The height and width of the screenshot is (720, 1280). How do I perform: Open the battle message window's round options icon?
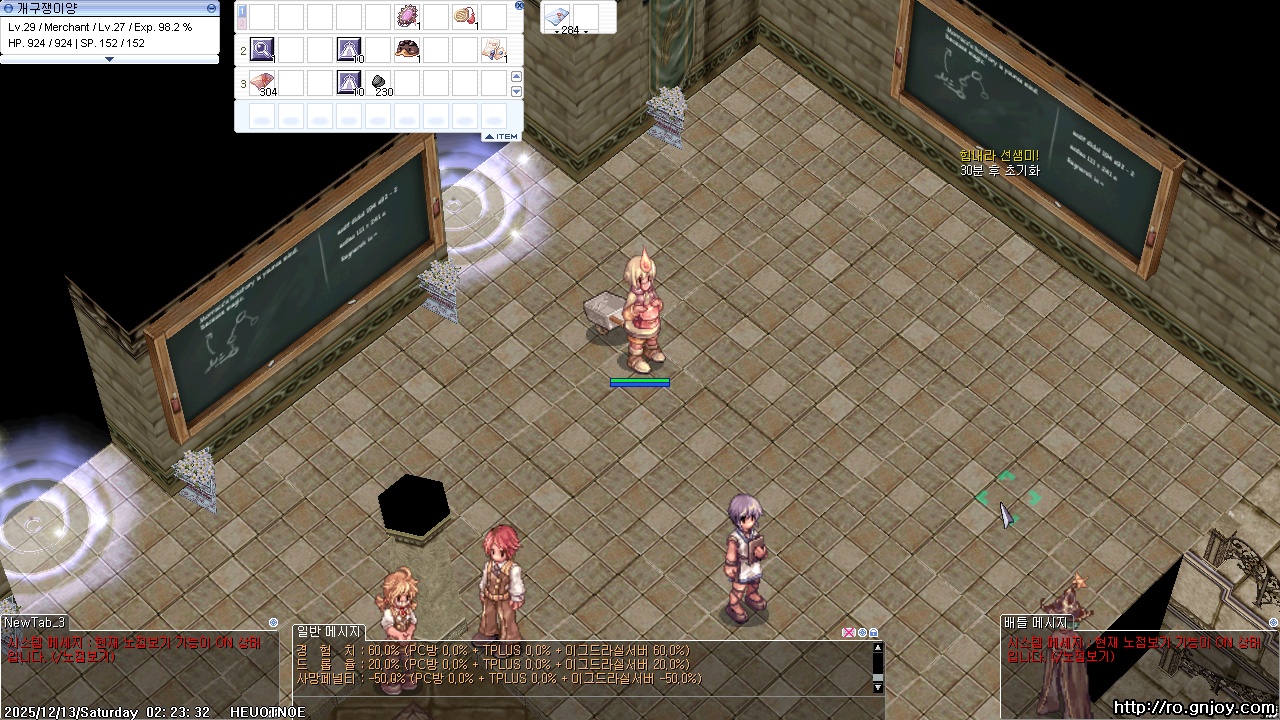tap(1273, 623)
